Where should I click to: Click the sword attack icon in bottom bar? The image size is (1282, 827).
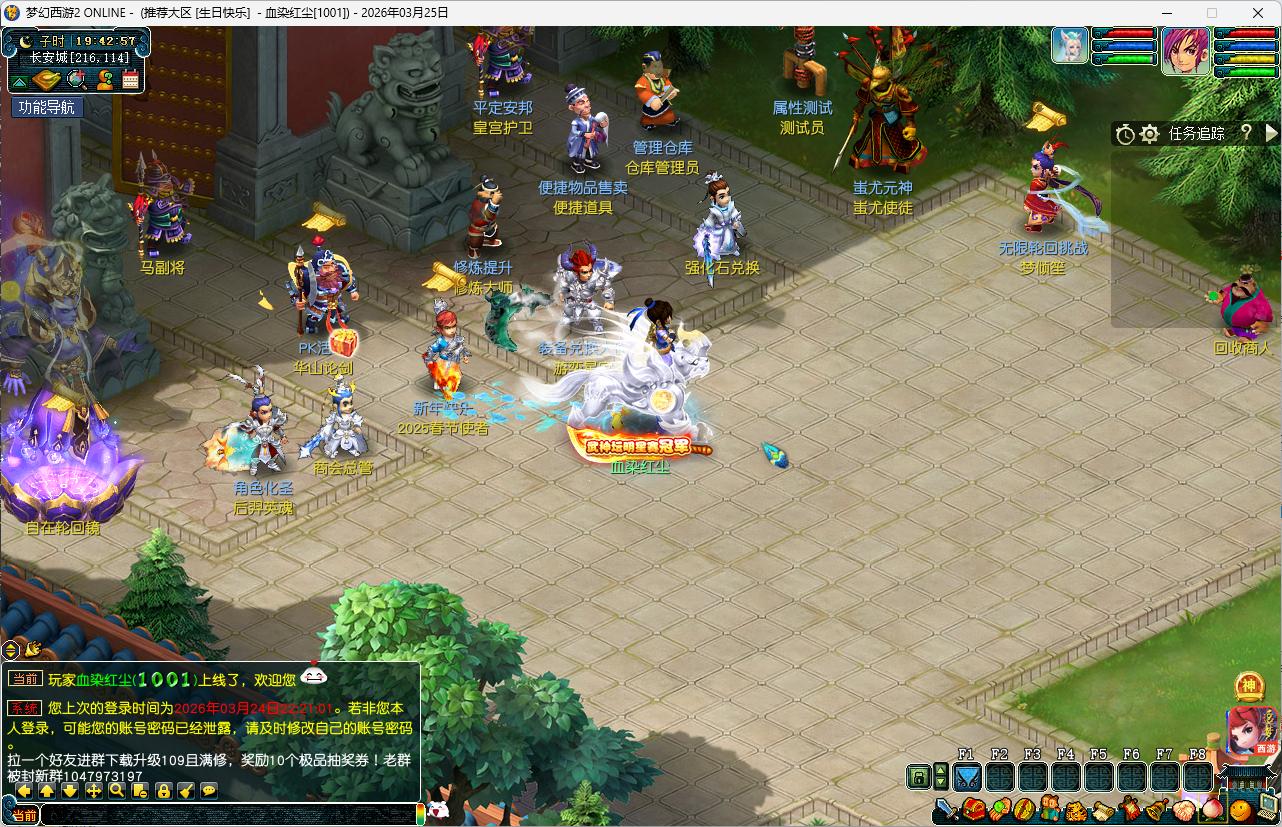(947, 809)
